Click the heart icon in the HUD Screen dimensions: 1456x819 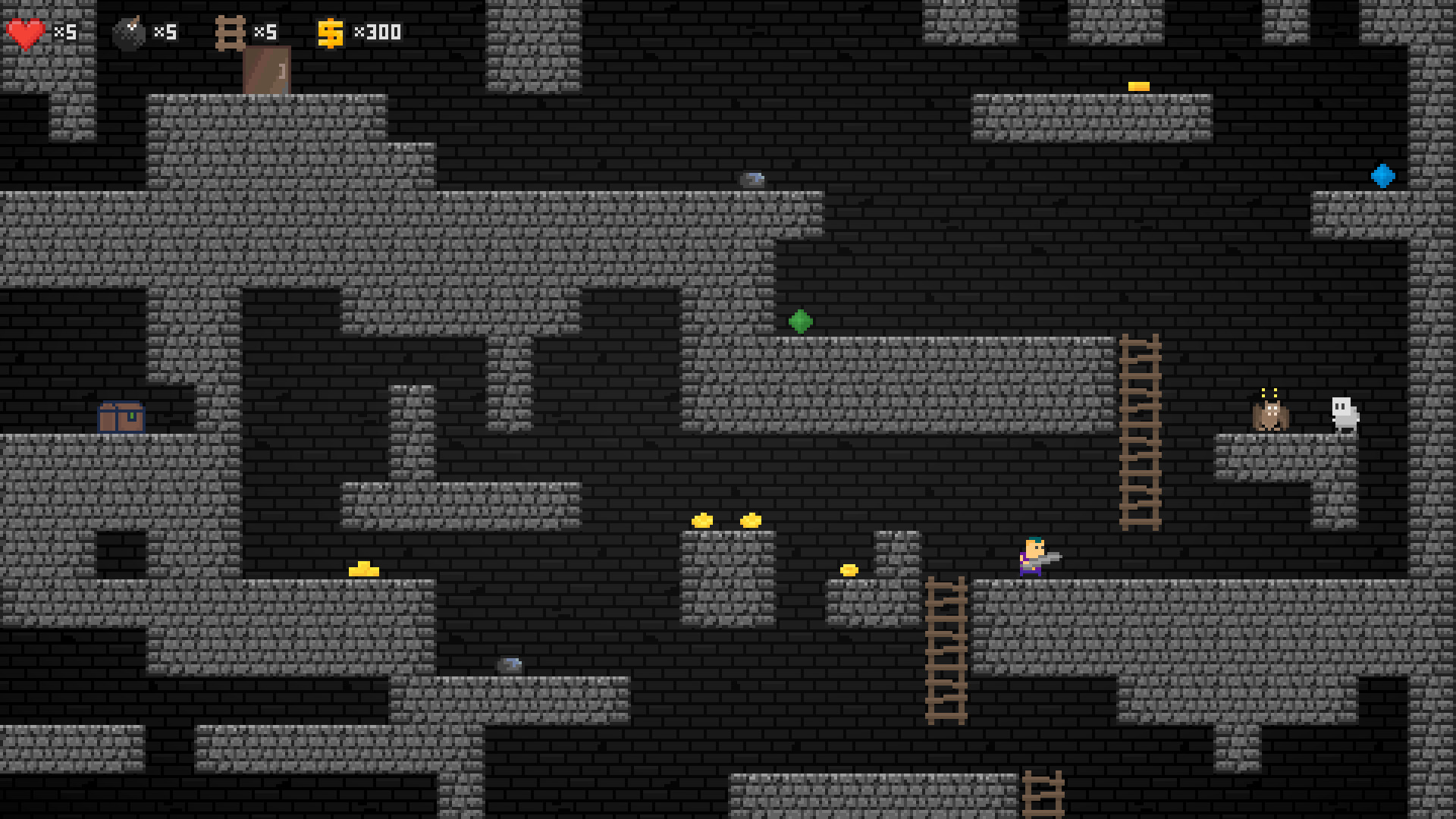pos(25,32)
